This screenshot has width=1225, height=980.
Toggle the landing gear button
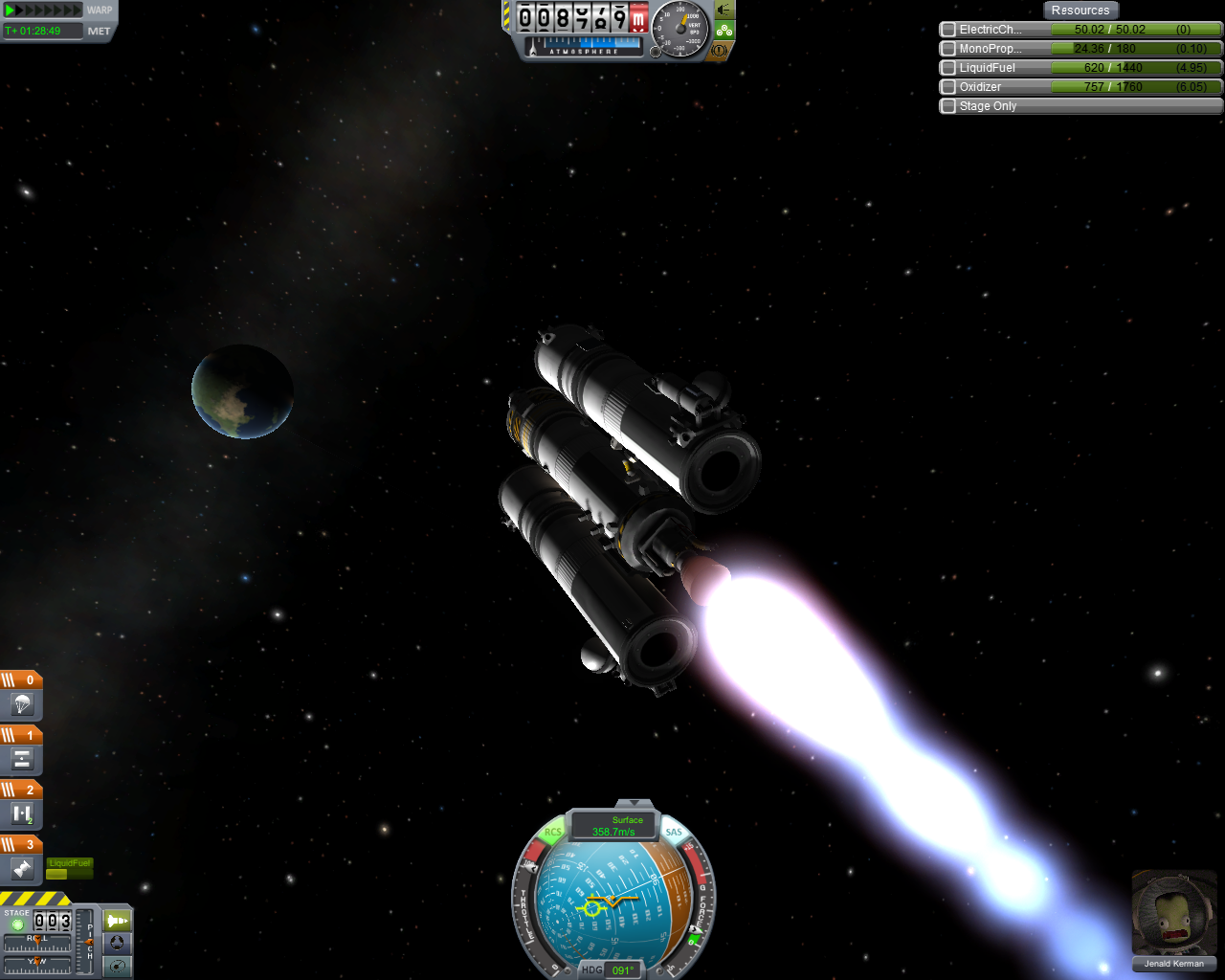click(724, 30)
